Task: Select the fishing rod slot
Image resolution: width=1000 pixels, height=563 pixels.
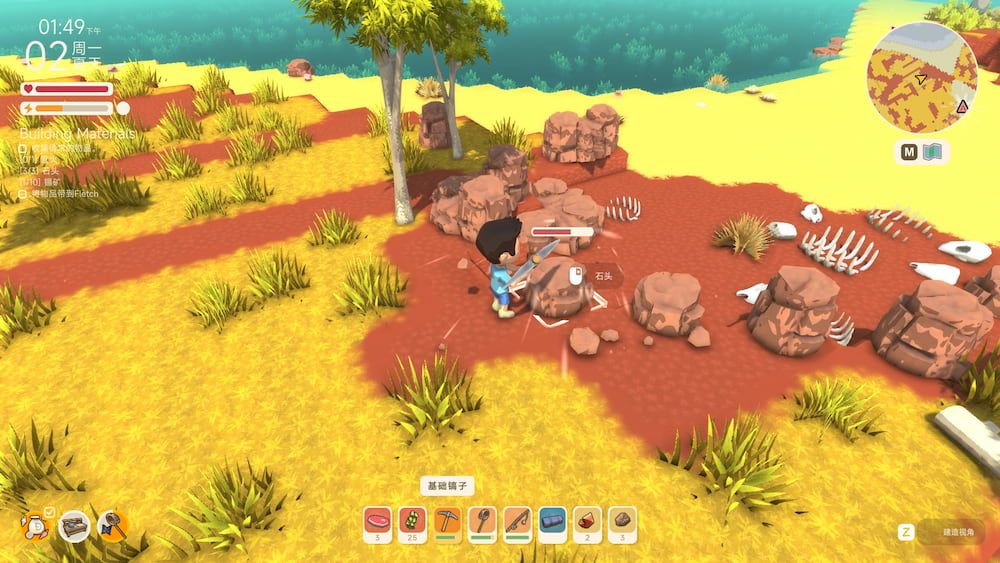Action: [517, 521]
